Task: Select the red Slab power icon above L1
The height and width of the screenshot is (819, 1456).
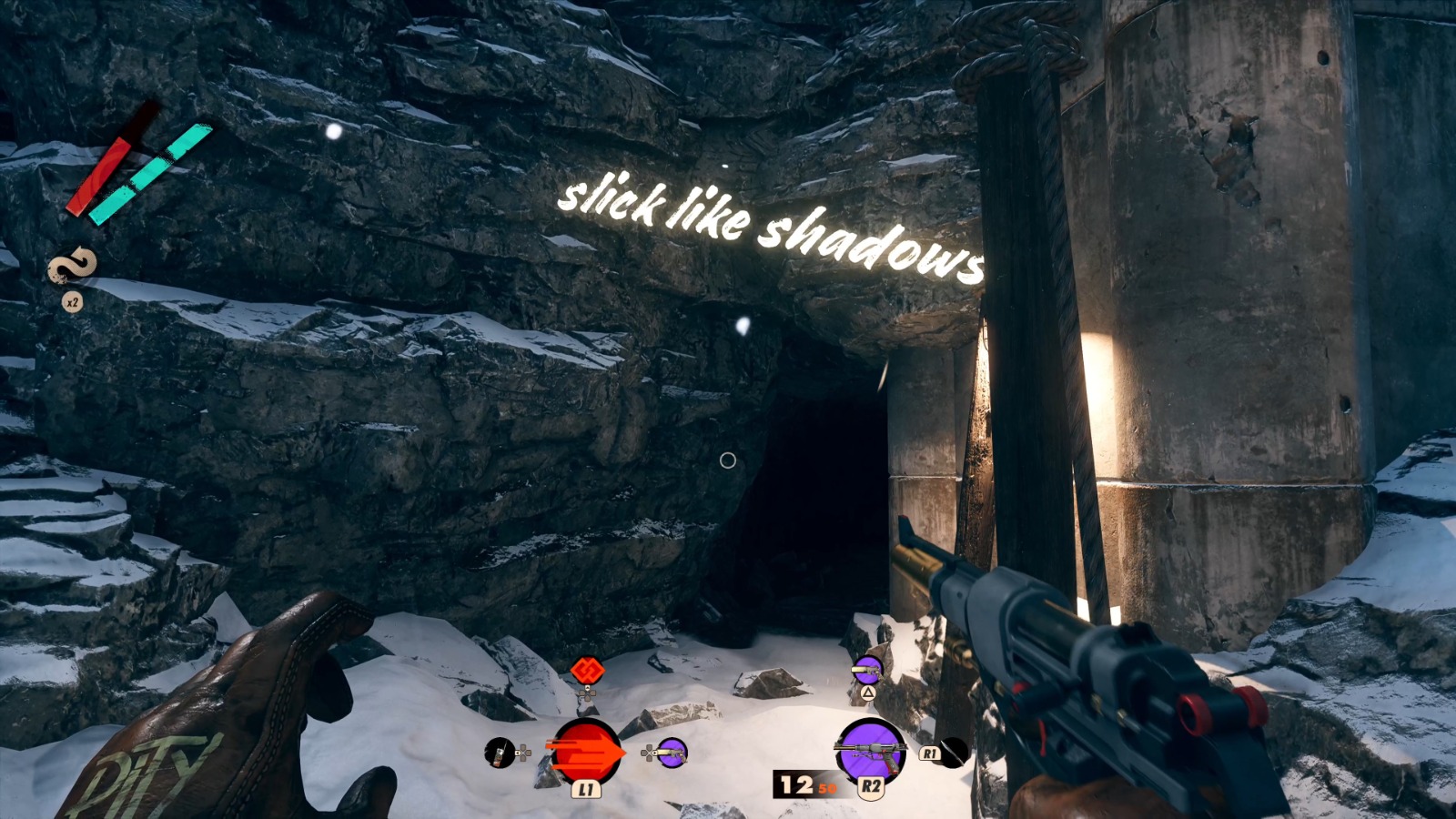Action: point(587,750)
